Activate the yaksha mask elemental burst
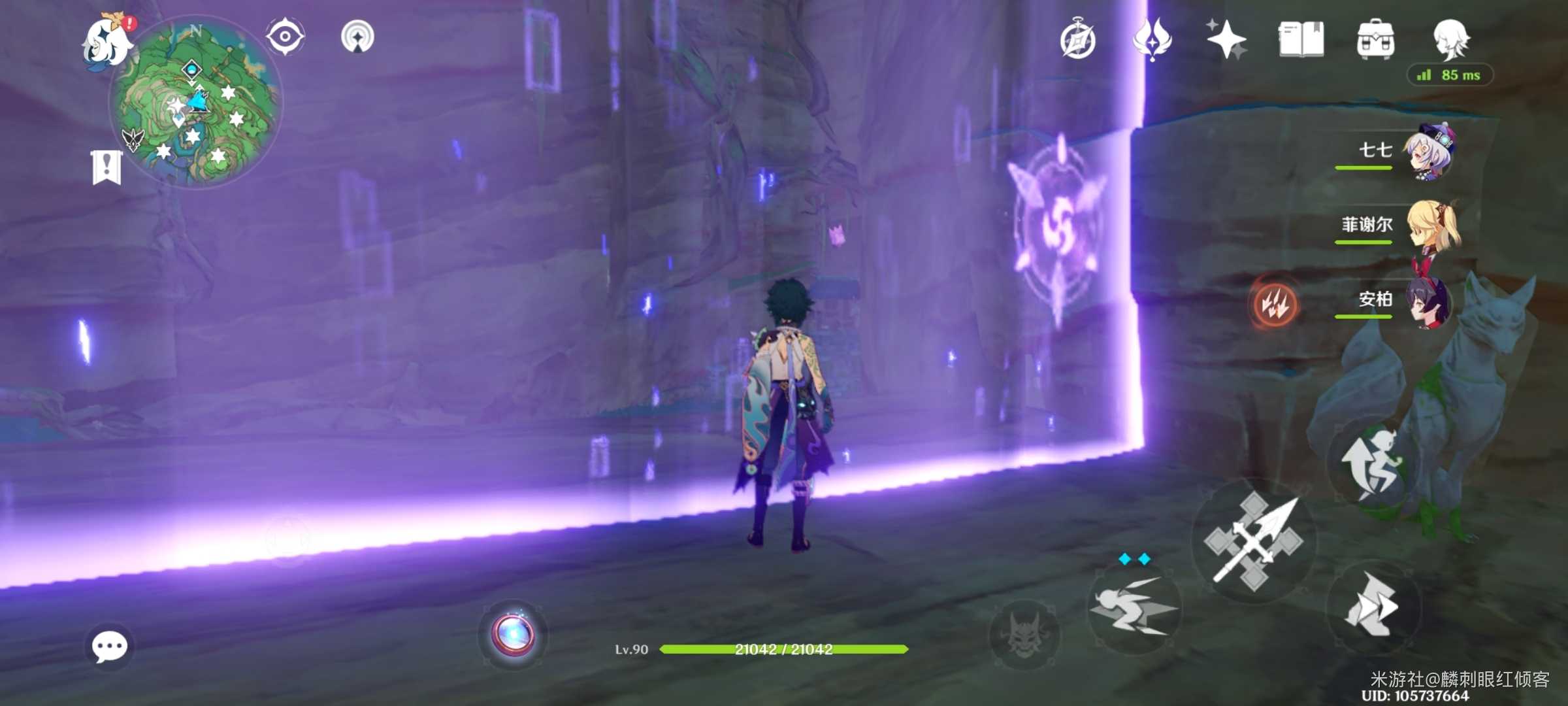 1024,634
